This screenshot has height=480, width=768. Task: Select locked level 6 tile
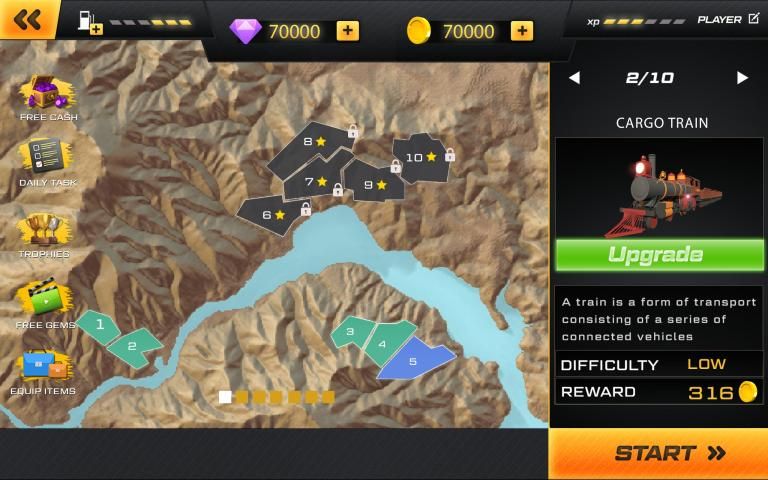click(x=269, y=214)
